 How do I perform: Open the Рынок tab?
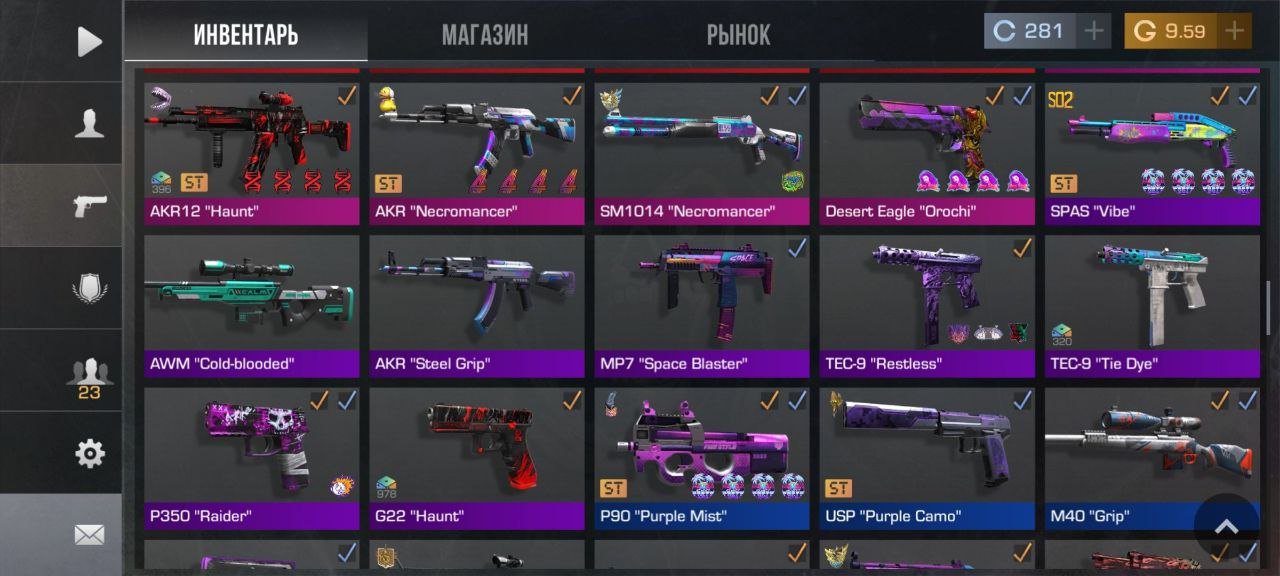point(738,35)
